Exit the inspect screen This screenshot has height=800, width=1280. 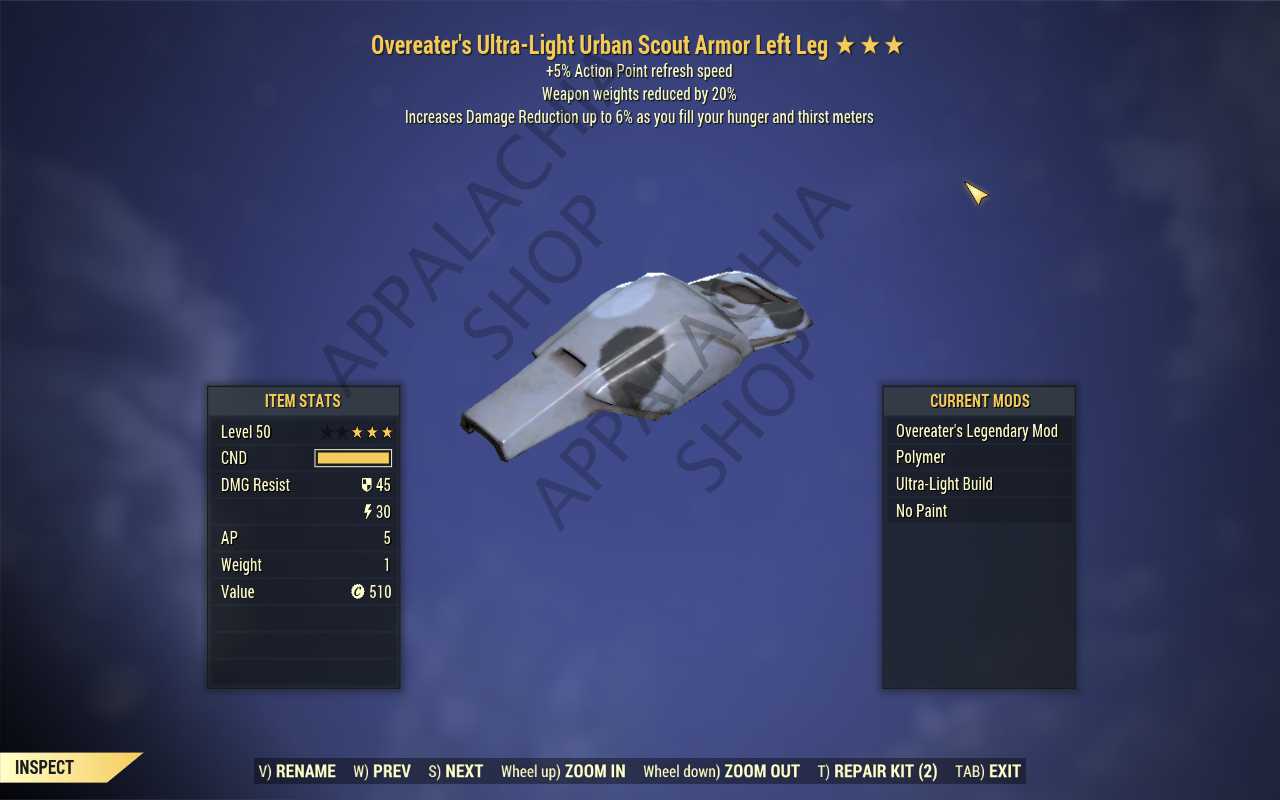[988, 771]
